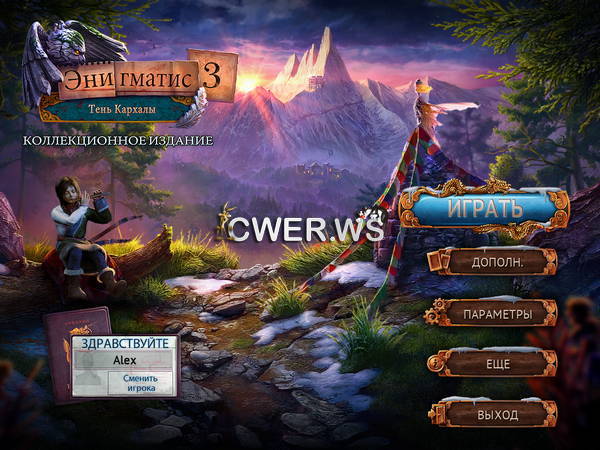
Task: Exit the game via ВЫХОД
Action: [x=497, y=413]
